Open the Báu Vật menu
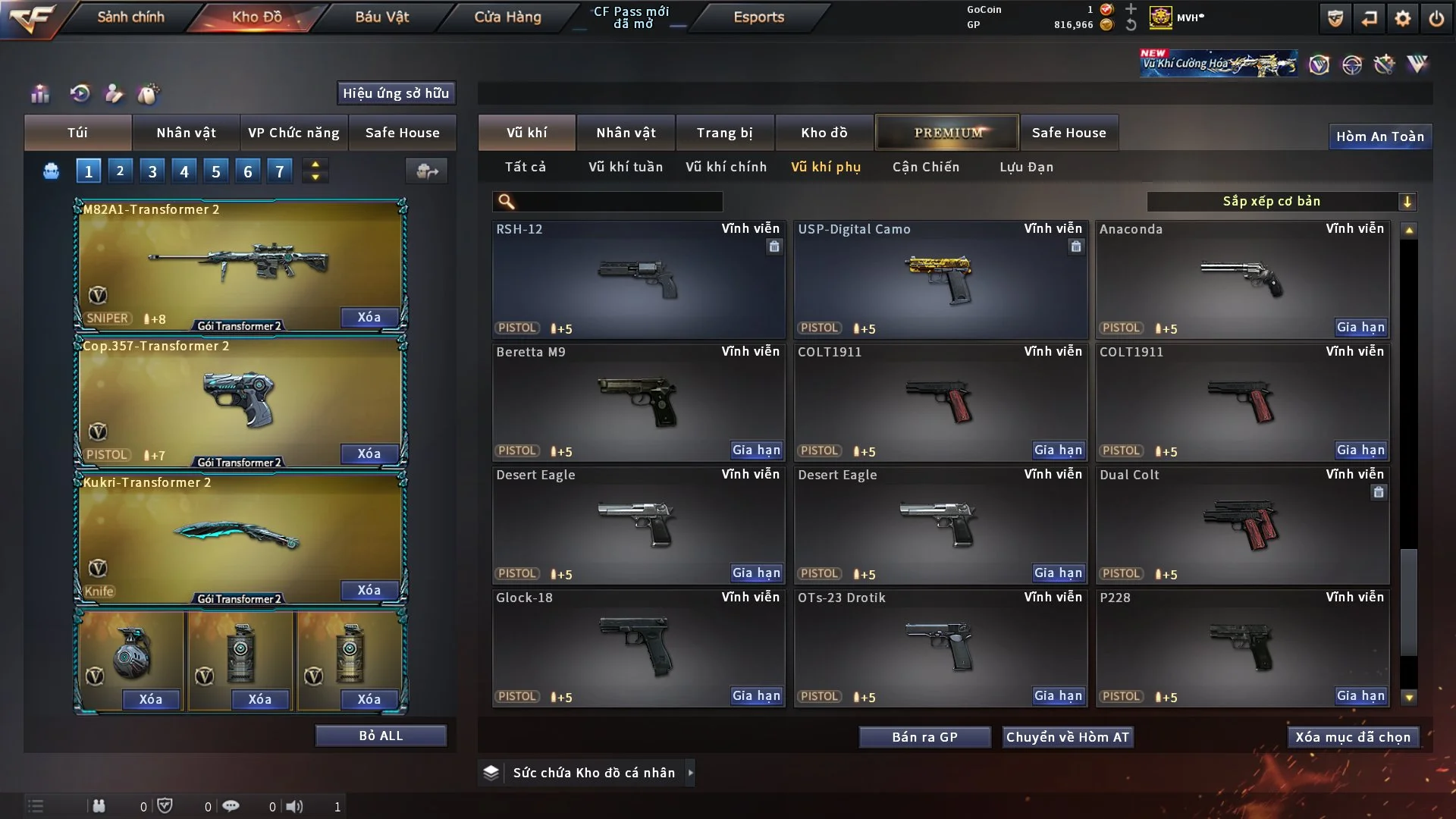 pyautogui.click(x=381, y=17)
